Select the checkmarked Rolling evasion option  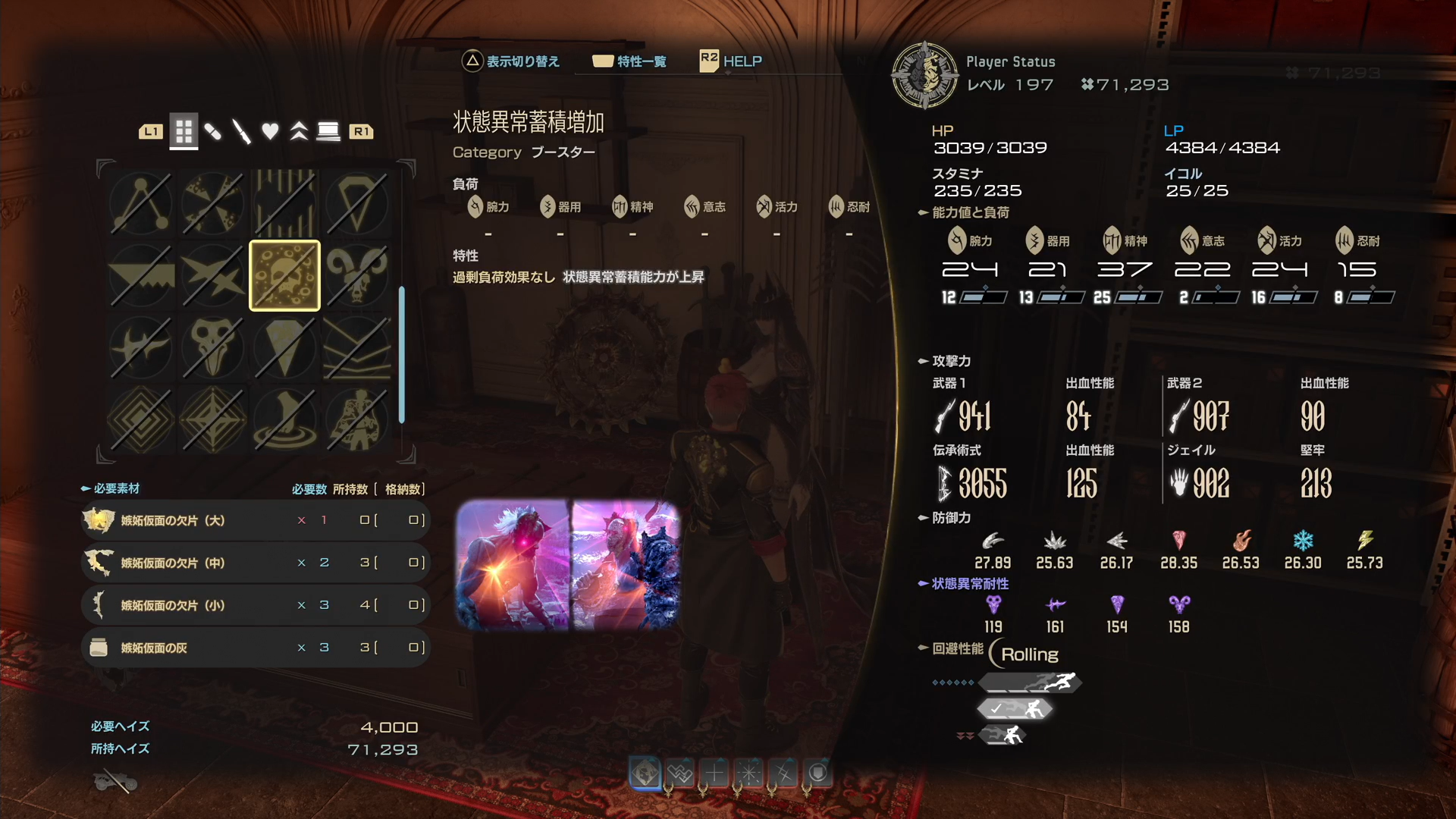[x=1015, y=709]
